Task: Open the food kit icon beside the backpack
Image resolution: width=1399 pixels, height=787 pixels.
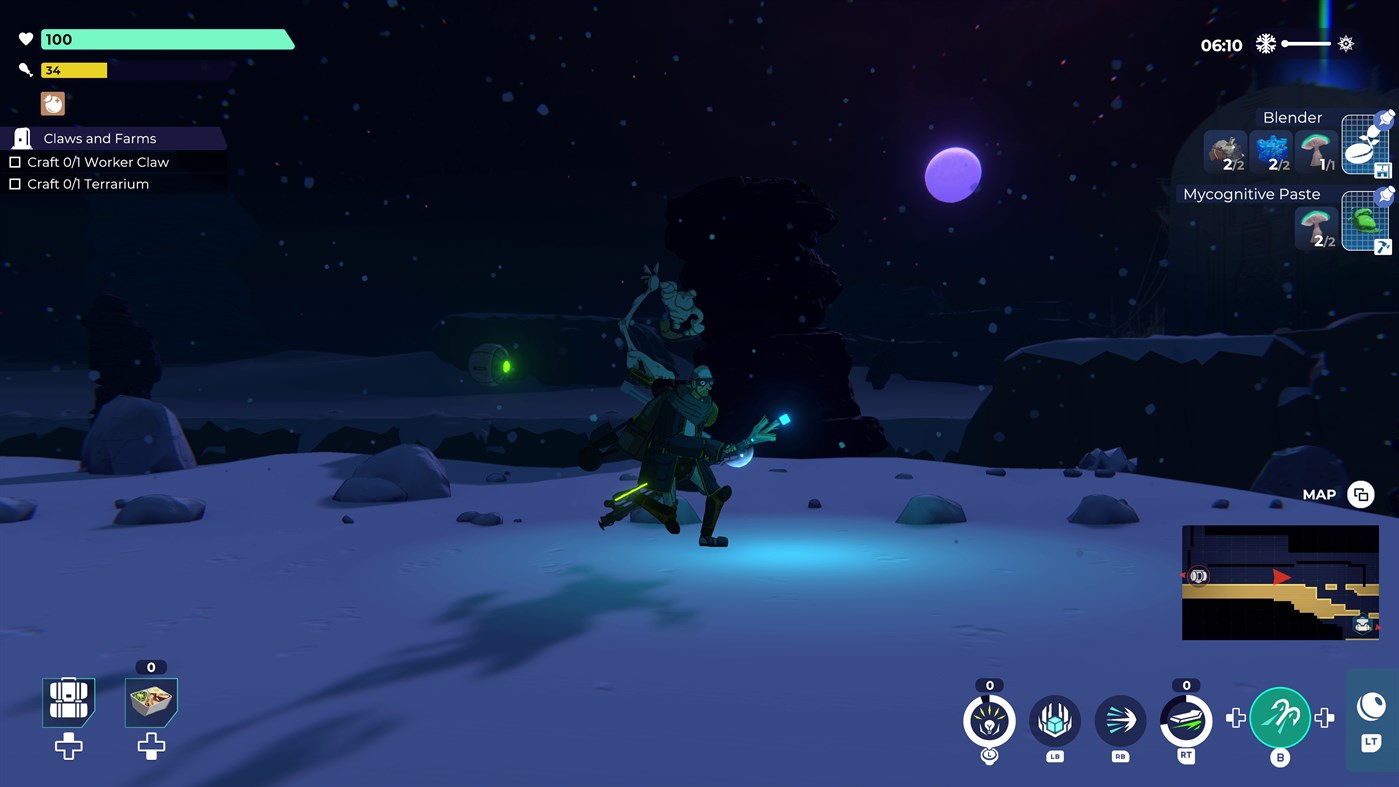Action: point(150,701)
